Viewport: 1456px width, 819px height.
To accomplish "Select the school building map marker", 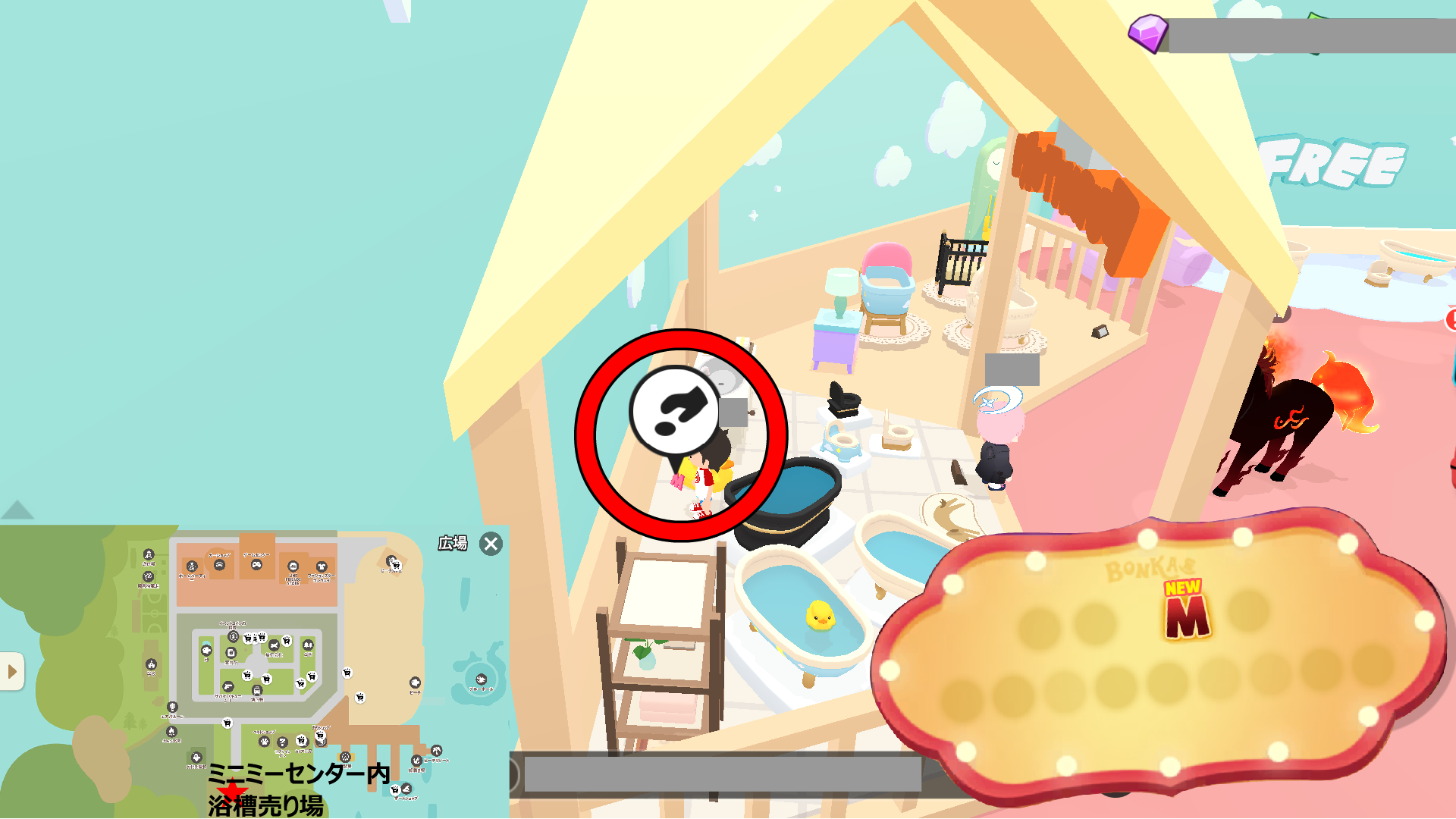I will coord(151,665).
